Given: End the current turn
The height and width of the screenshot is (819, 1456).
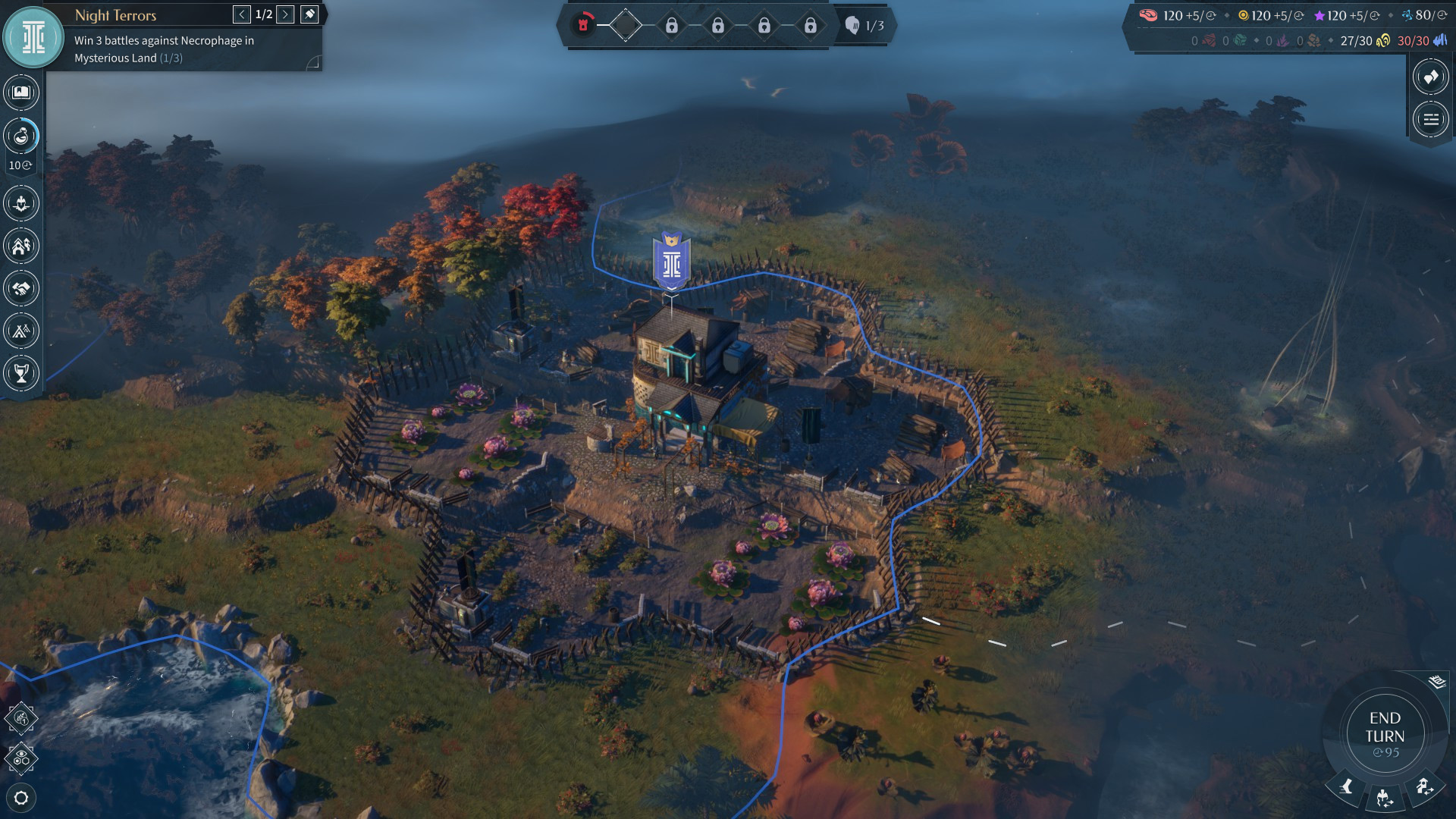Looking at the screenshot, I should point(1385,733).
